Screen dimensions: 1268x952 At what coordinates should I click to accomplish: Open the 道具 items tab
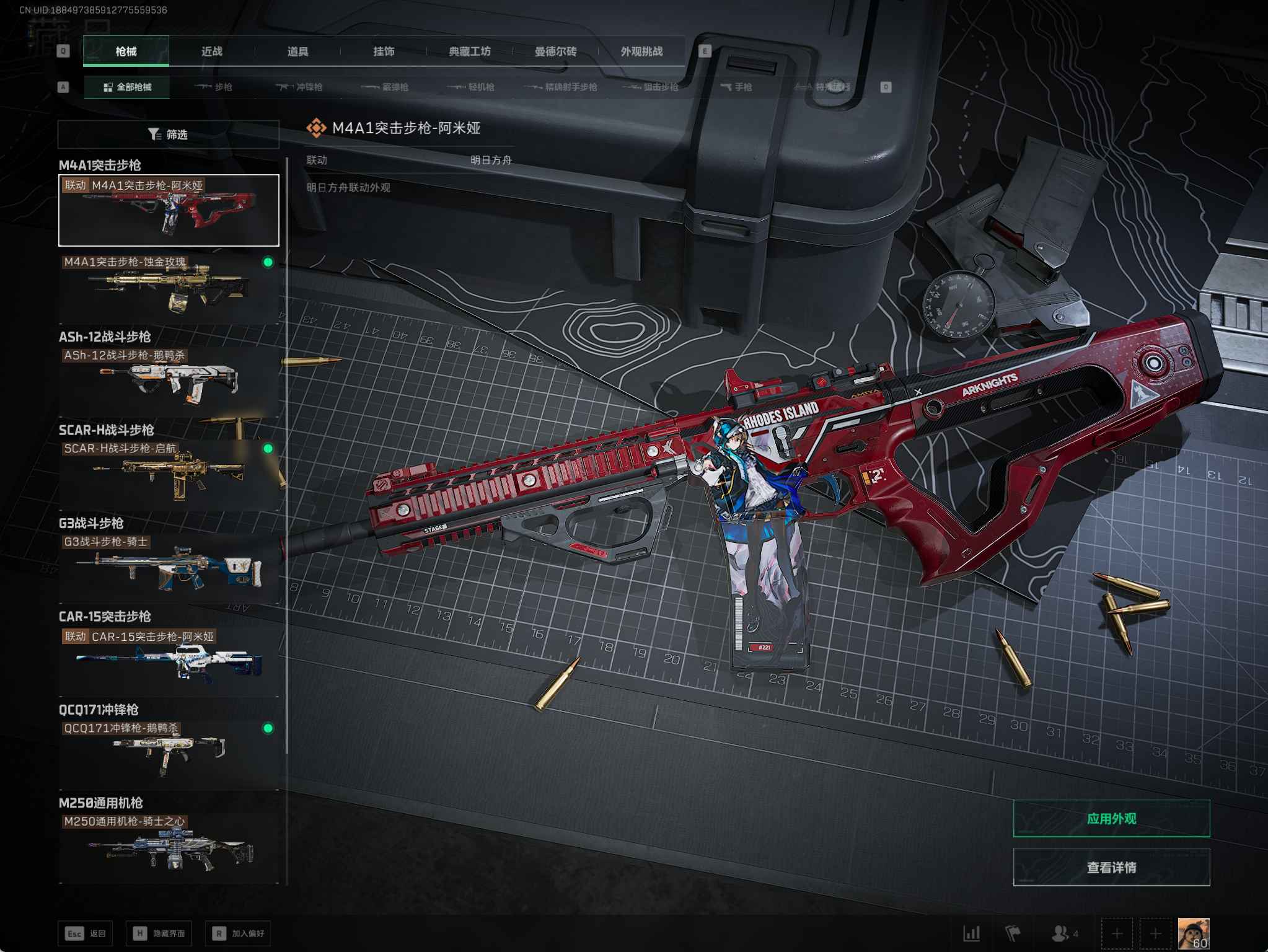tap(298, 51)
